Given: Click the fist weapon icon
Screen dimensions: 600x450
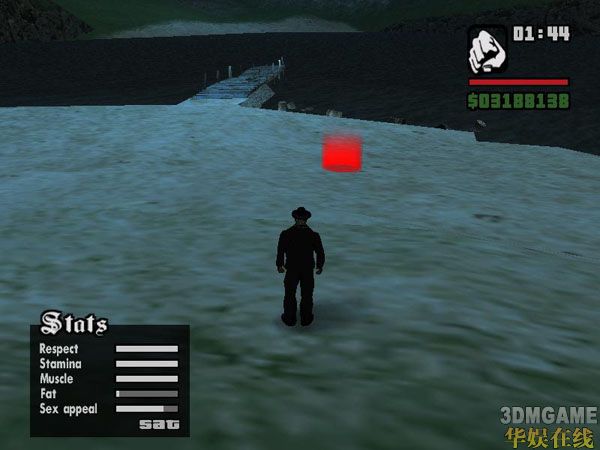Looking at the screenshot, I should (488, 48).
